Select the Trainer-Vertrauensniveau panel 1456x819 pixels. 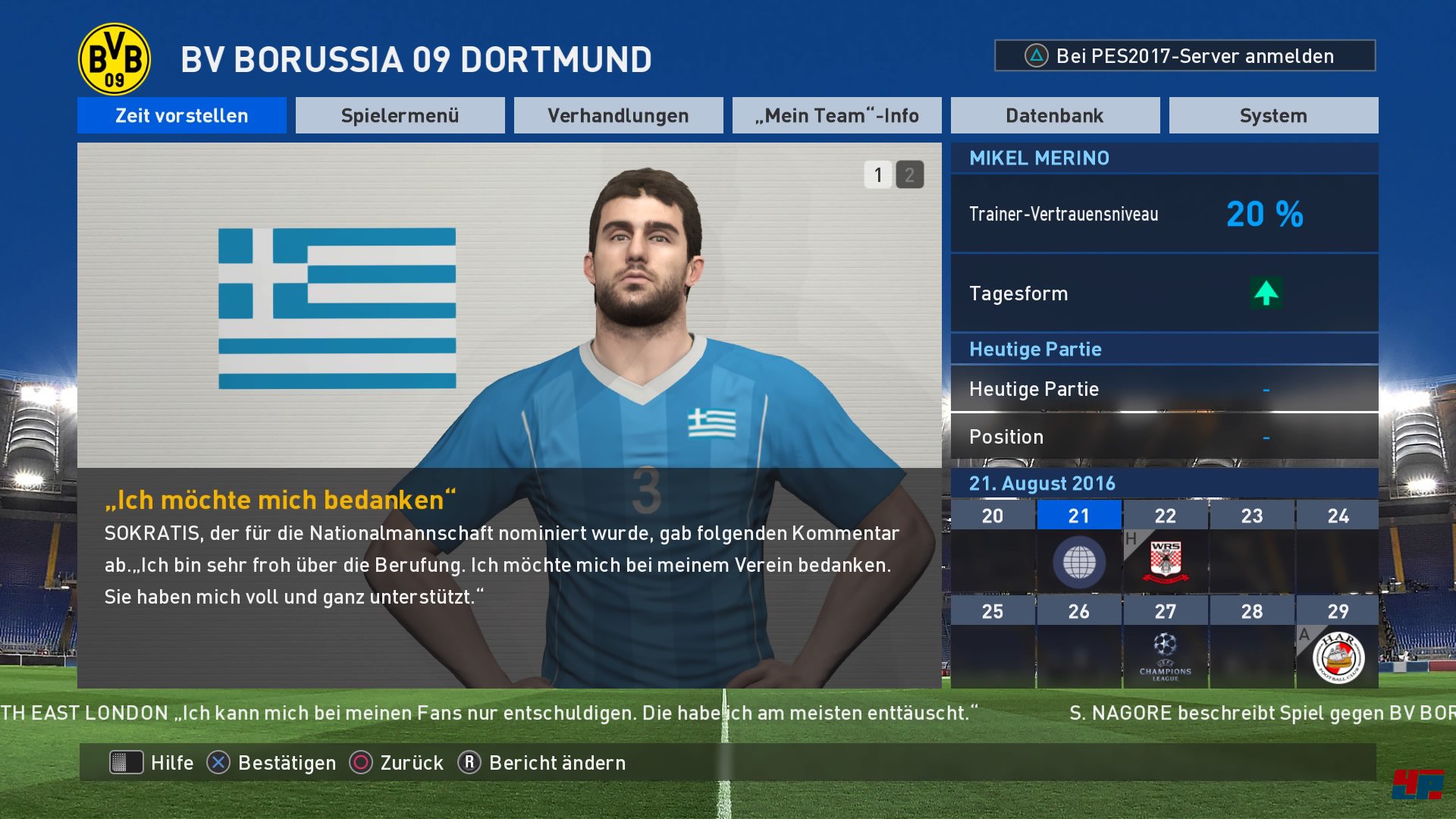(1164, 214)
